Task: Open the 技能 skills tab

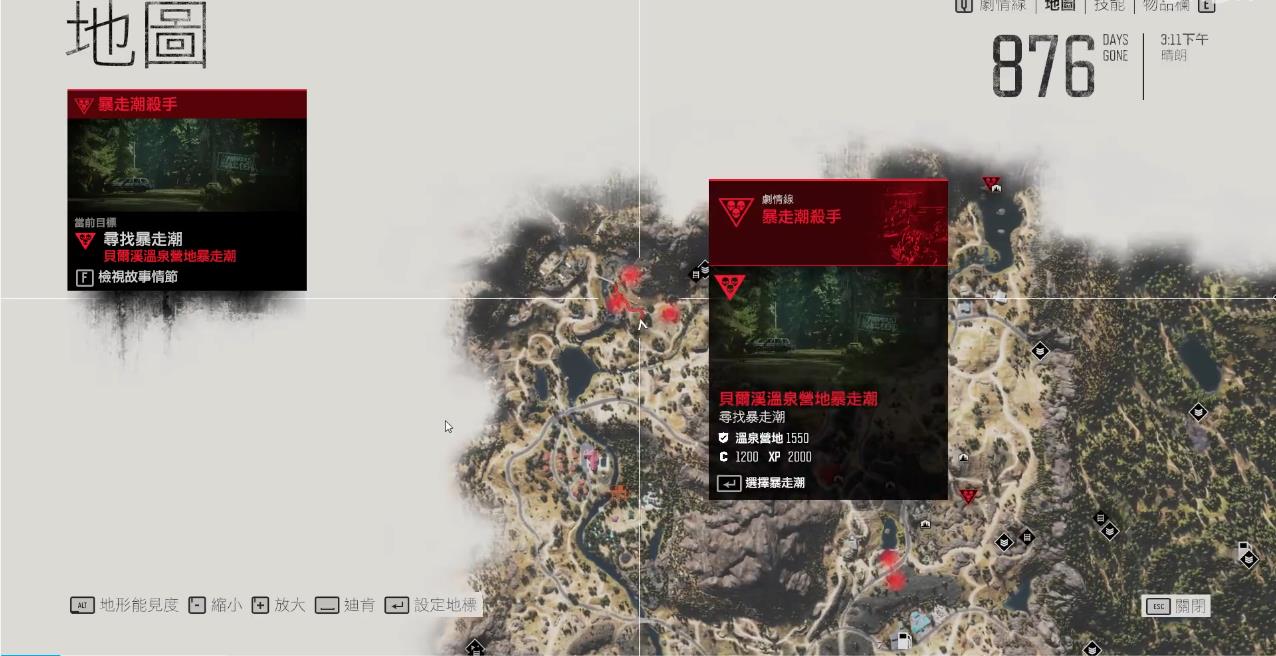Action: [1109, 5]
